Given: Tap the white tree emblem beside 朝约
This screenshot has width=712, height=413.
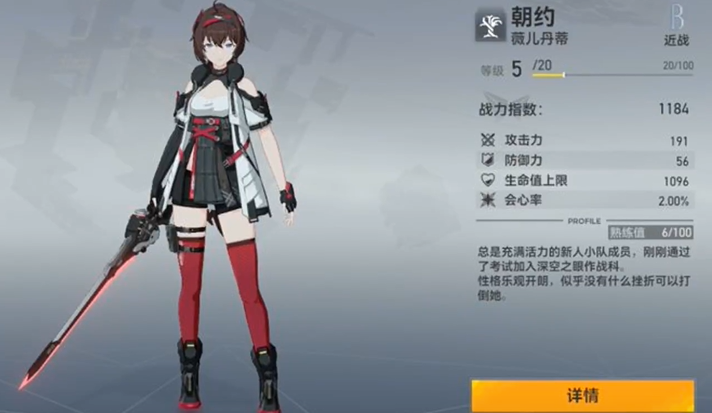Looking at the screenshot, I should coord(490,26).
